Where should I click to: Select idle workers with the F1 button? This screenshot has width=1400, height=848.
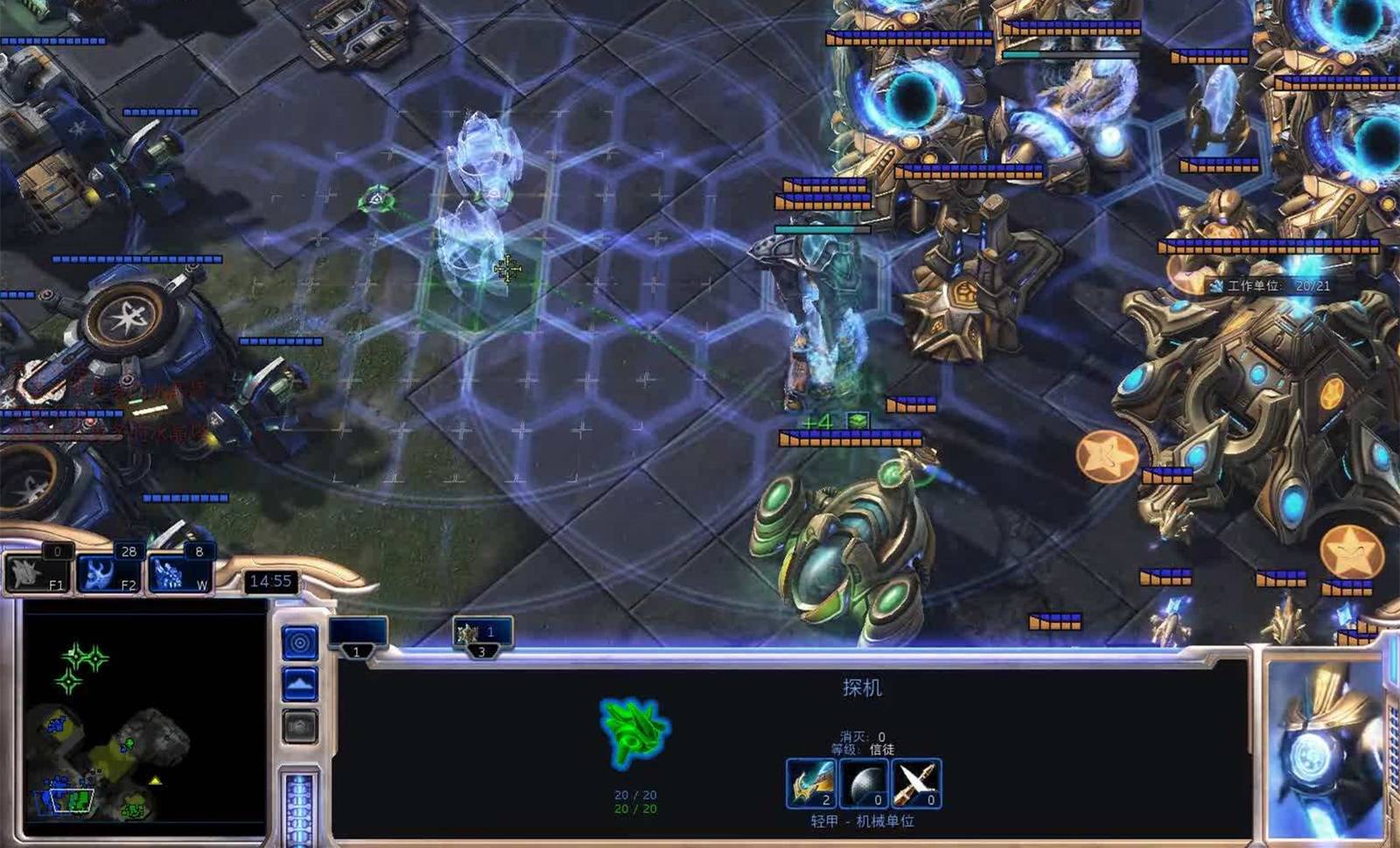pyautogui.click(x=38, y=571)
